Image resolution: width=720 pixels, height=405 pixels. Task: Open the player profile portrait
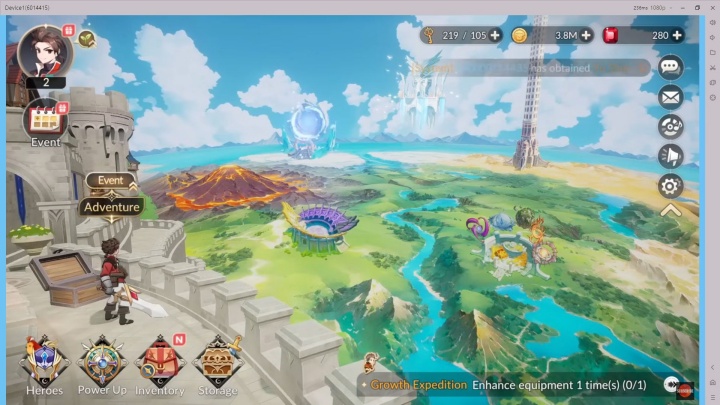click(x=44, y=50)
